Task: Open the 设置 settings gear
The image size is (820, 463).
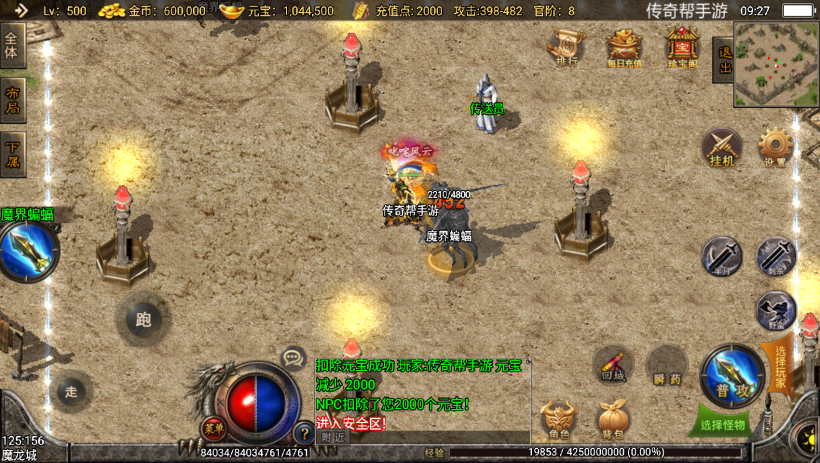Action: pyautogui.click(x=775, y=147)
